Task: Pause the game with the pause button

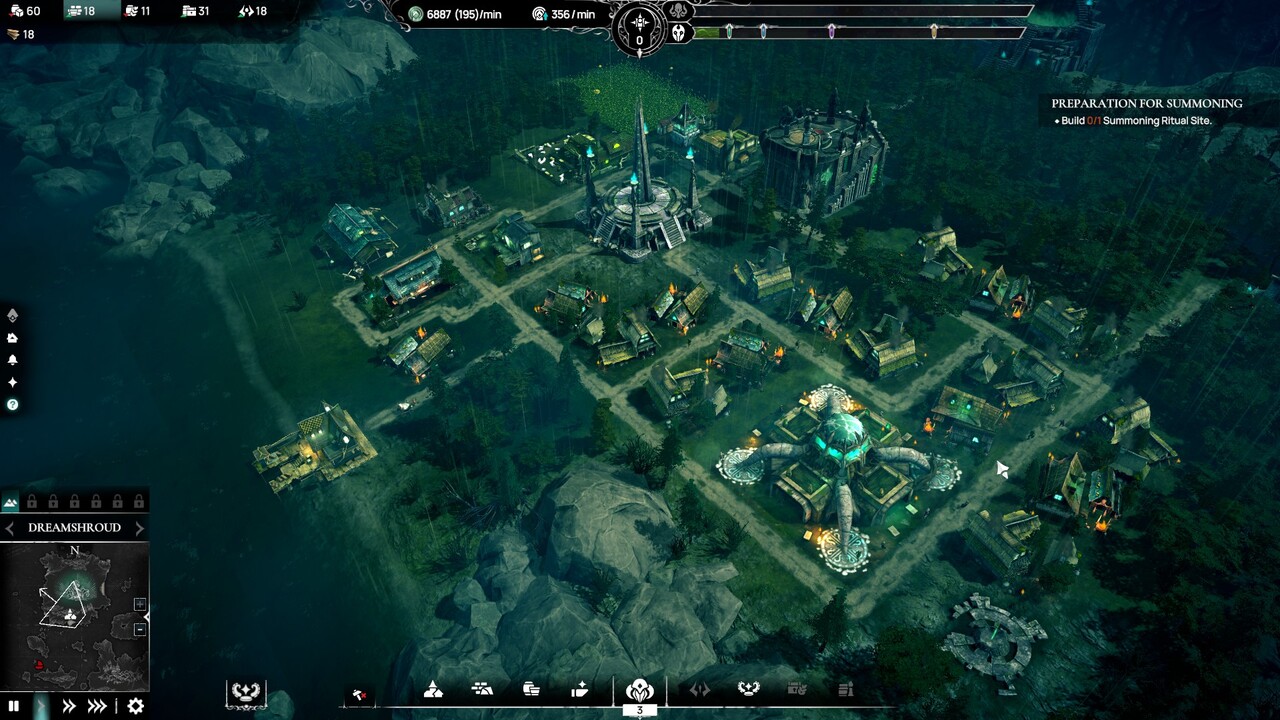Action: pos(14,706)
